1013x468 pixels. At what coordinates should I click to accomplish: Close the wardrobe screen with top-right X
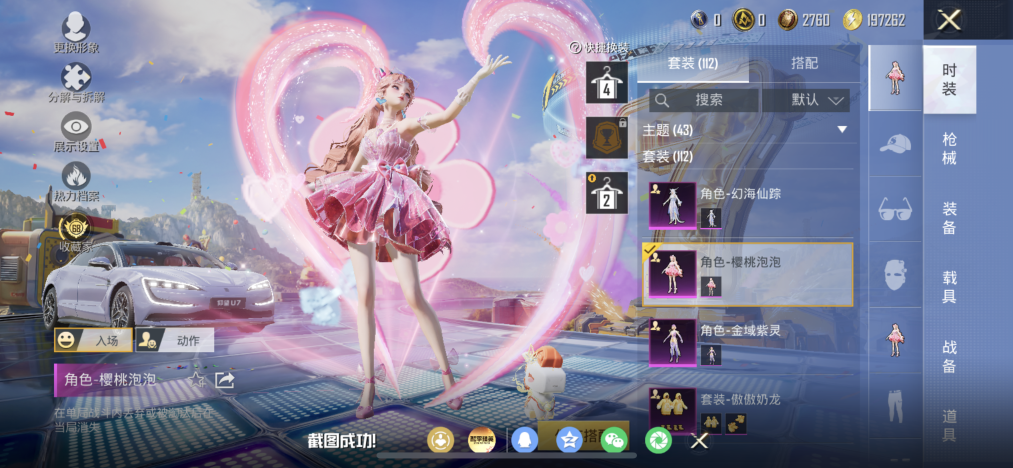point(950,20)
